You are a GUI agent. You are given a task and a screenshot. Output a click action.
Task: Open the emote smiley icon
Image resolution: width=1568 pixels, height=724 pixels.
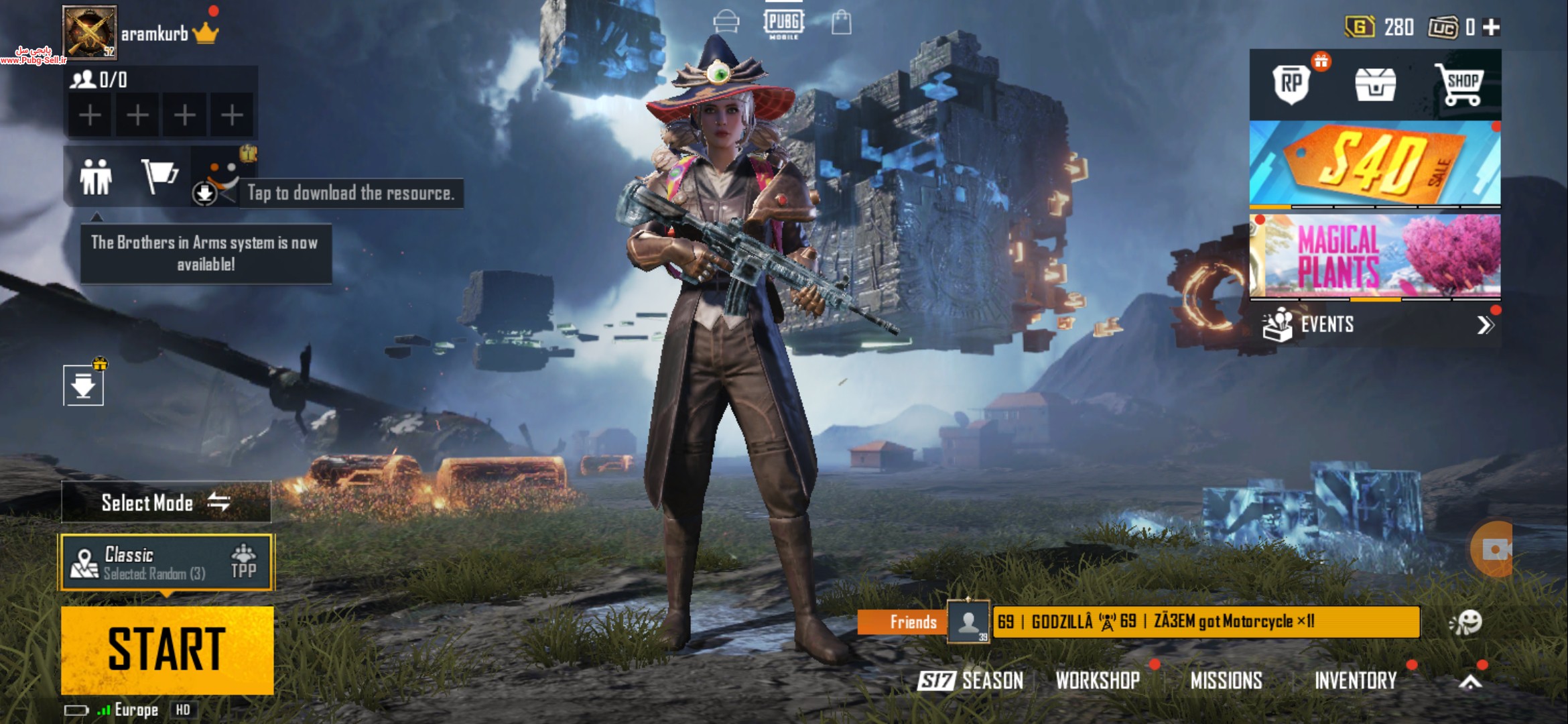[1466, 623]
